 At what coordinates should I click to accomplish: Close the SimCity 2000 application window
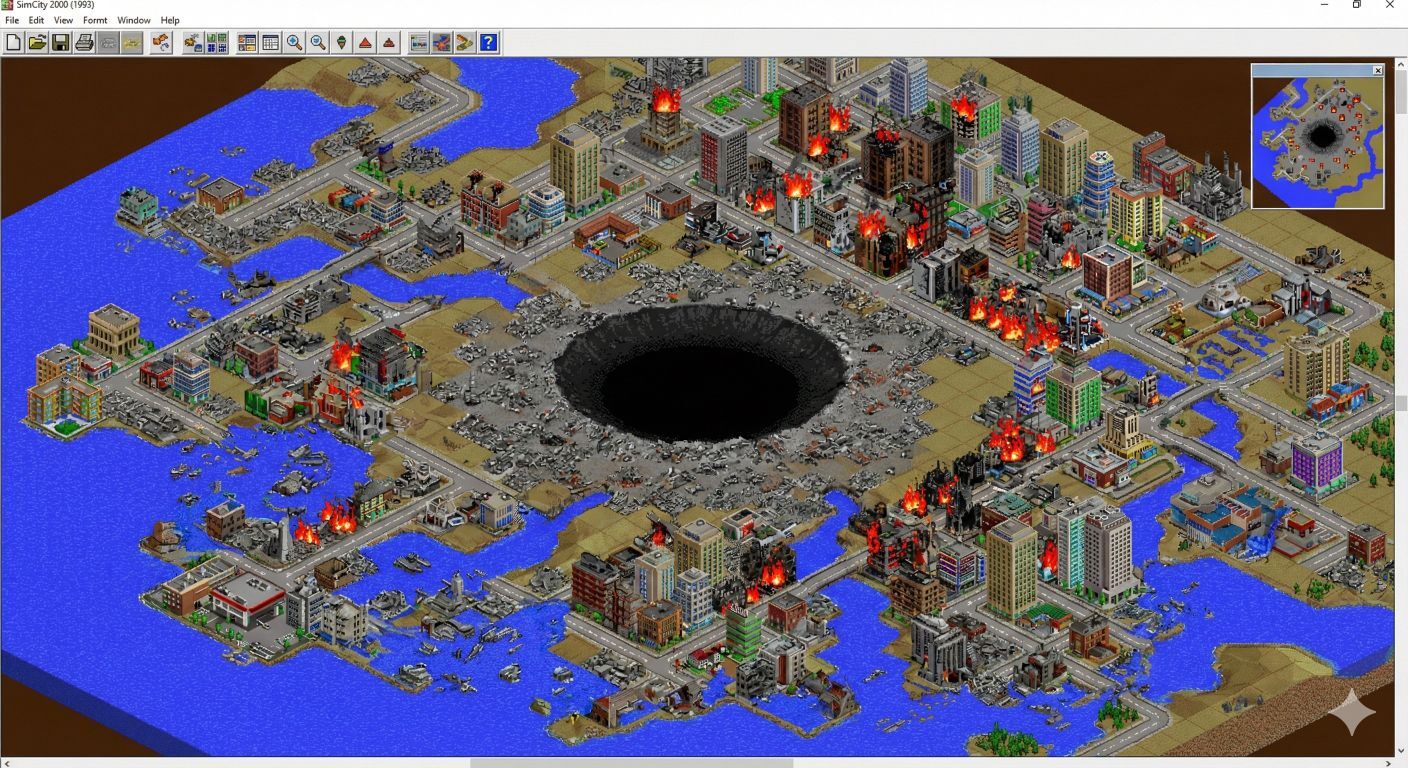pos(1389,5)
